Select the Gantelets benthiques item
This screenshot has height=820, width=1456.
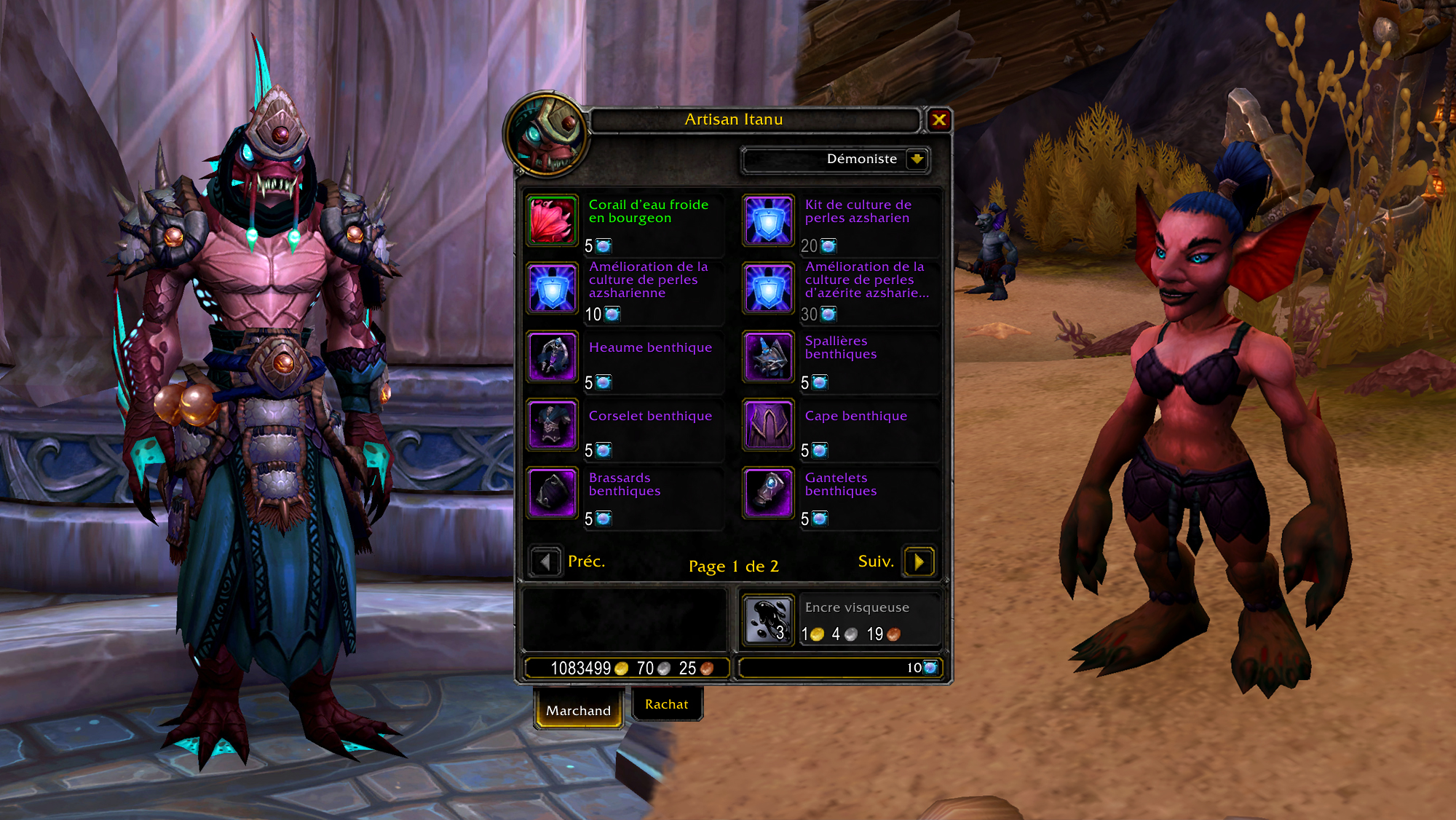click(768, 493)
